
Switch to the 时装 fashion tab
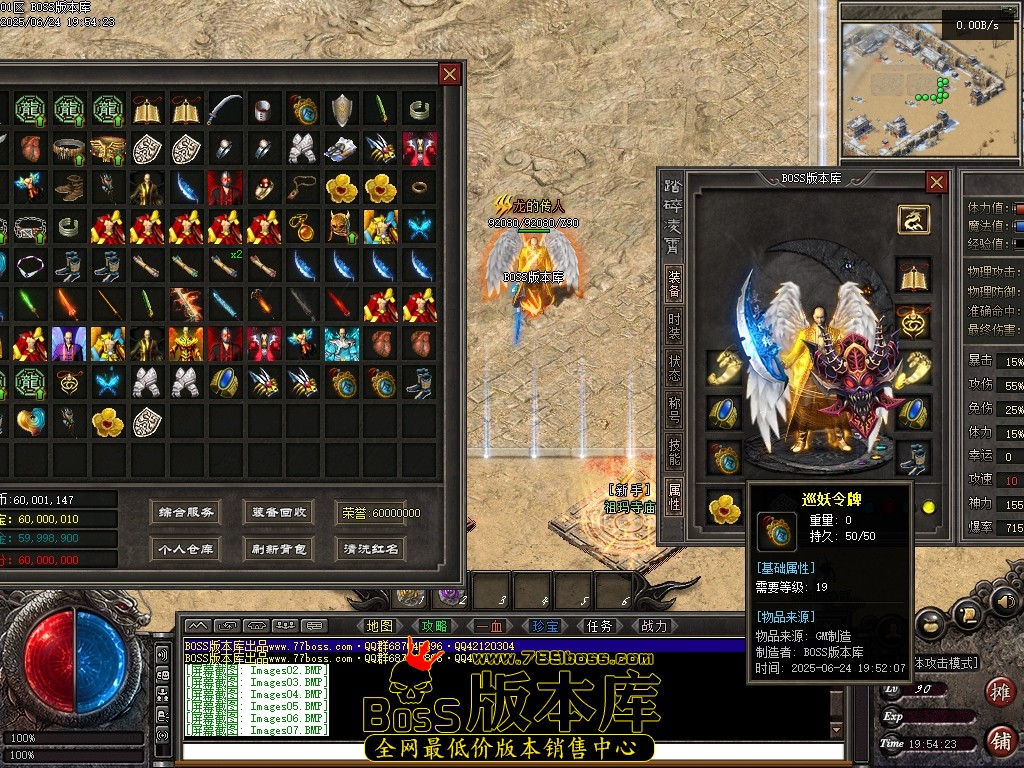point(675,326)
